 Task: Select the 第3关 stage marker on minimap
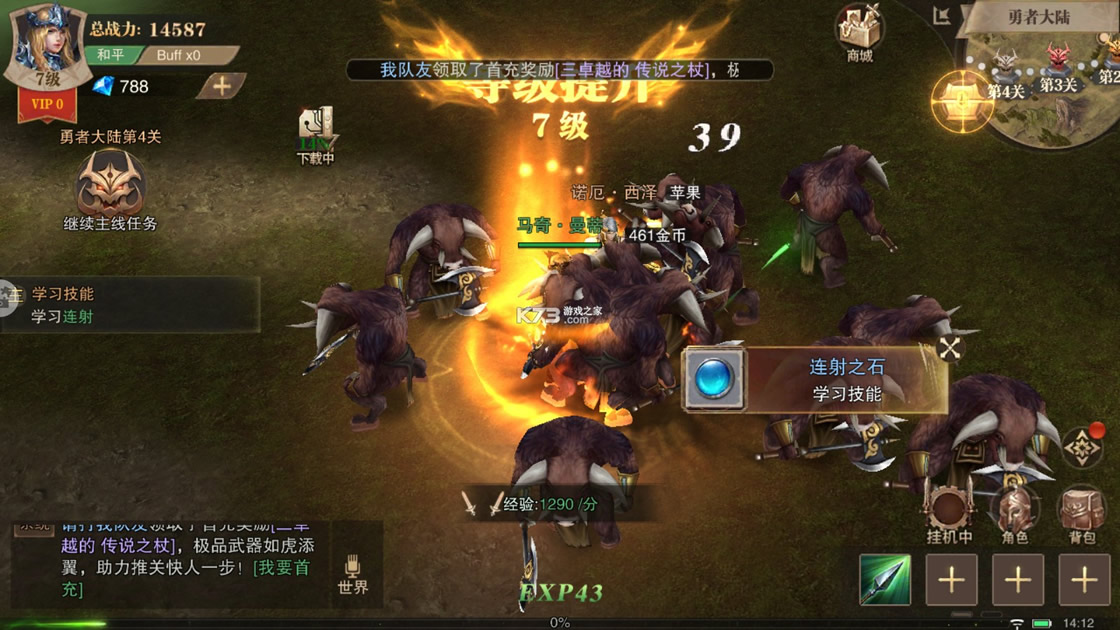[1057, 66]
